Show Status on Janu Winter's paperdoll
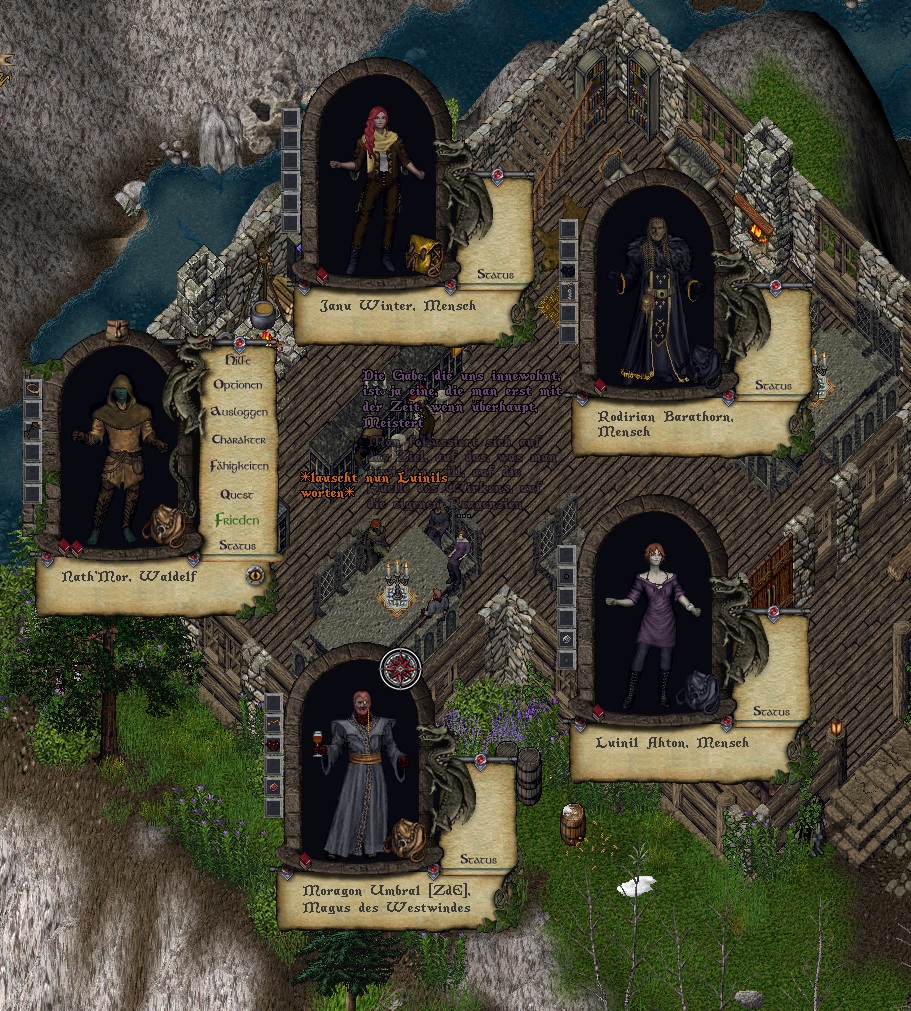The image size is (911, 1011). (x=495, y=274)
